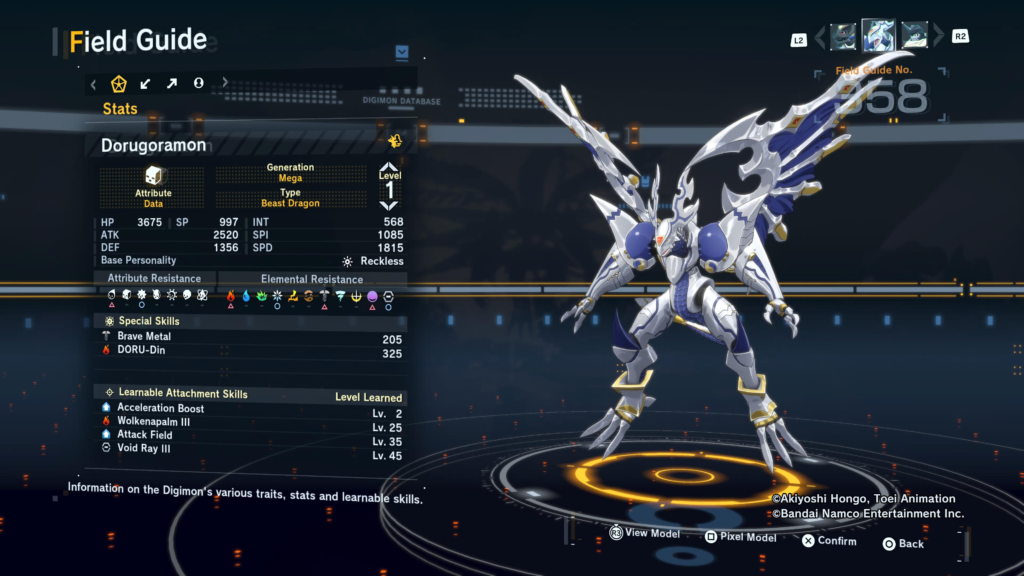
Task: Open the circular profile tab icon
Action: 198,83
